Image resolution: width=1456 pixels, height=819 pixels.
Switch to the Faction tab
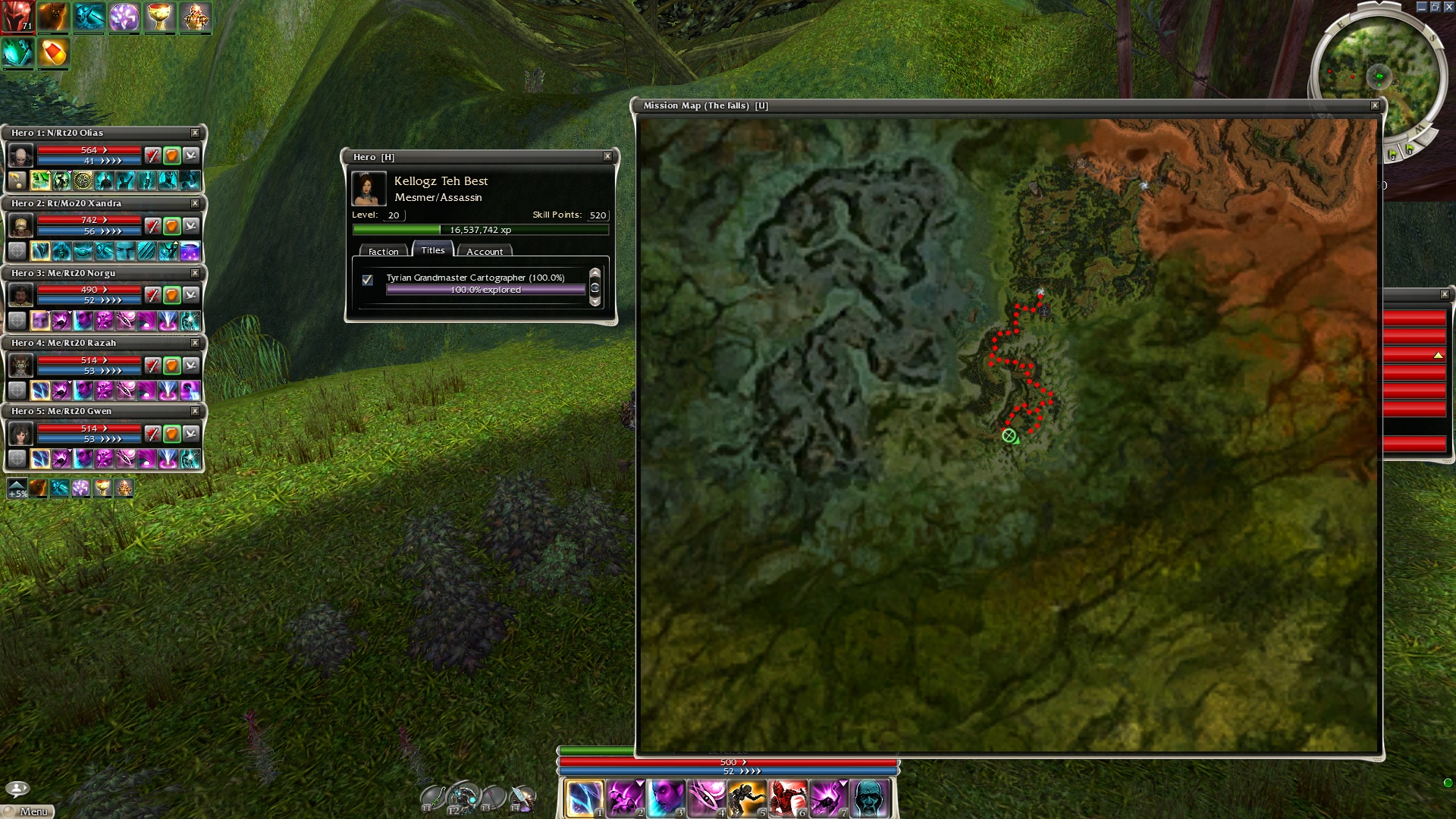pos(383,251)
